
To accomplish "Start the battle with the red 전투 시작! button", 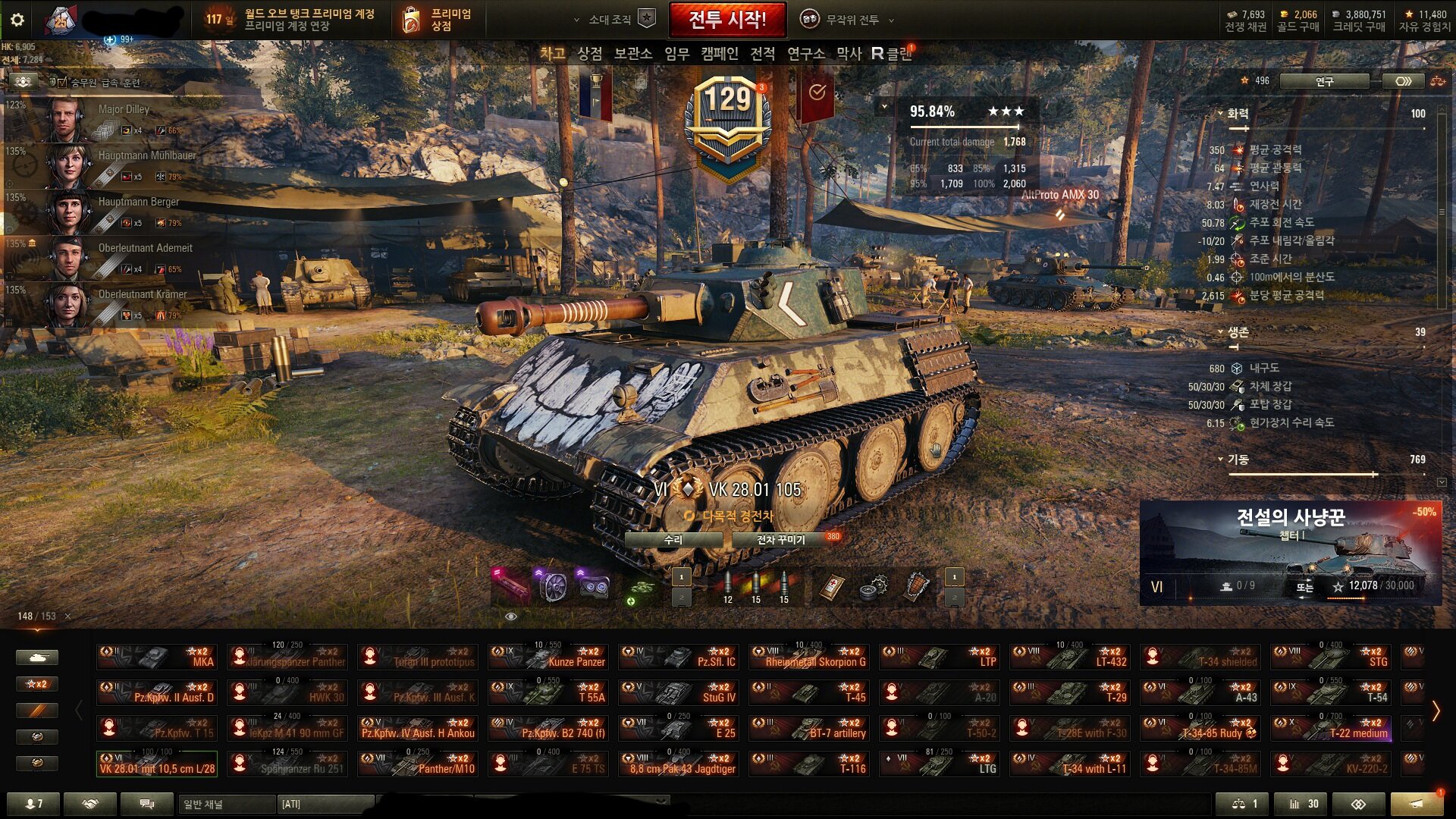I will coord(726,20).
